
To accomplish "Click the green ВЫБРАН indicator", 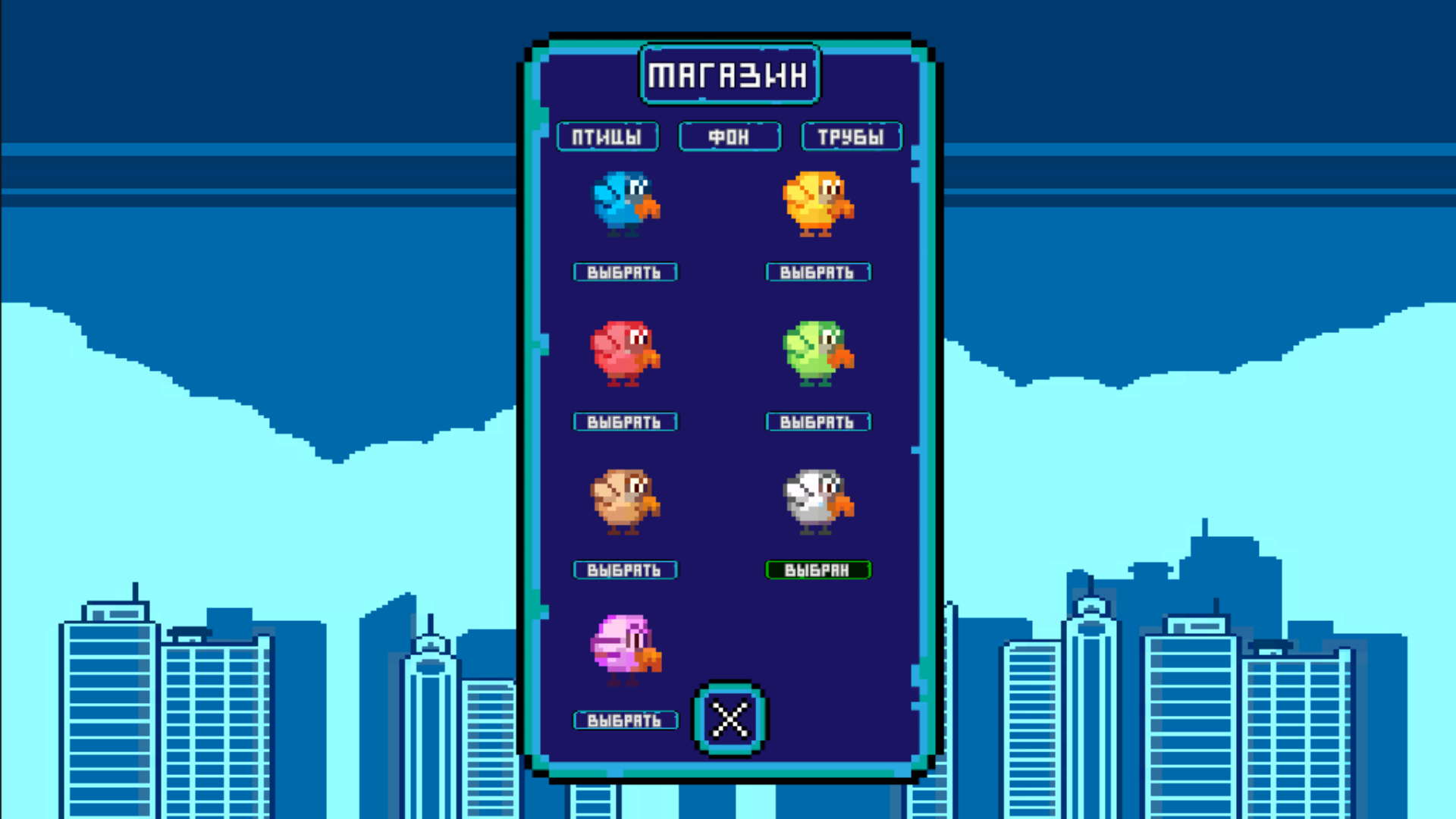I will (818, 570).
